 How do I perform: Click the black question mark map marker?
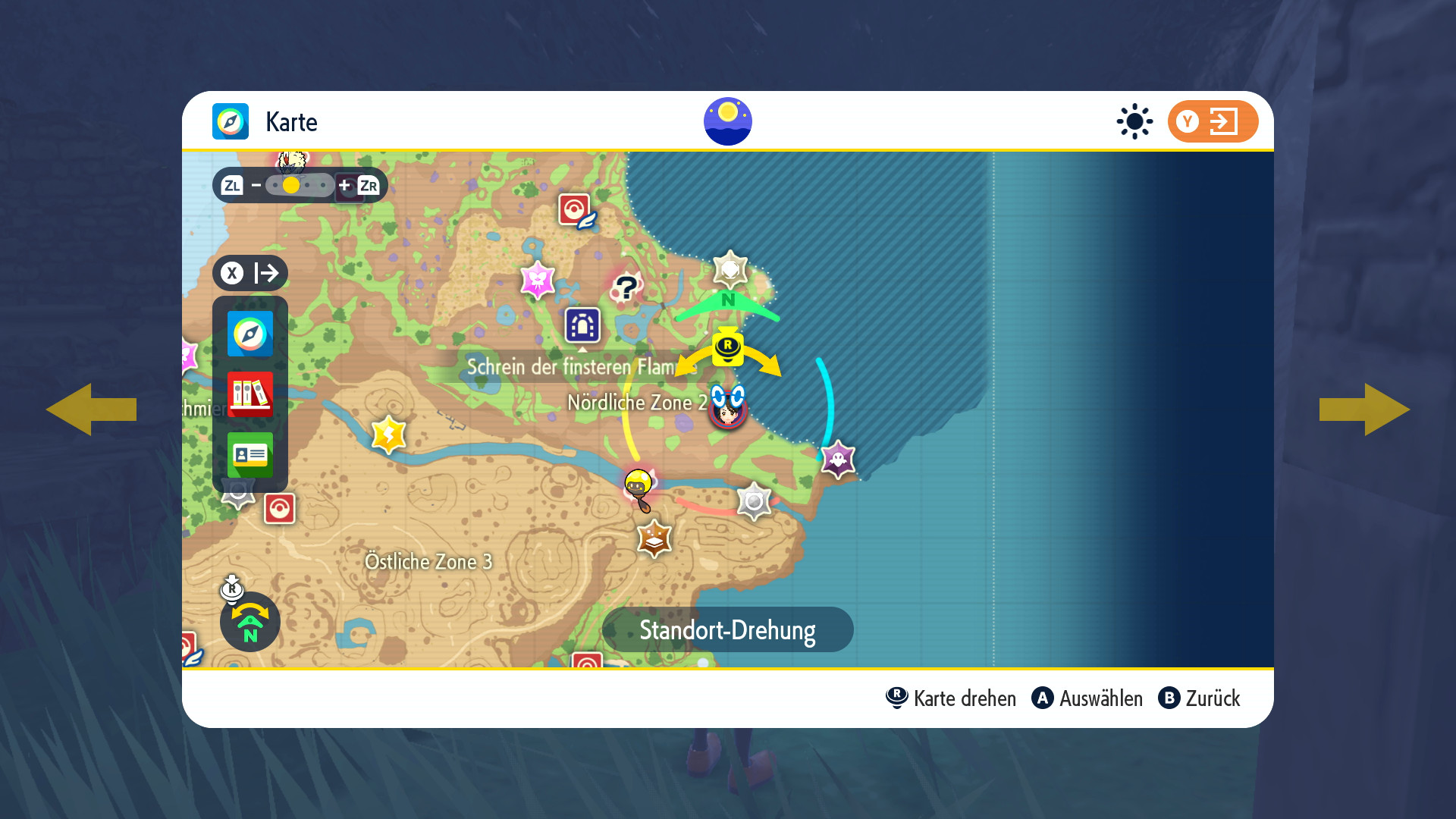(626, 288)
